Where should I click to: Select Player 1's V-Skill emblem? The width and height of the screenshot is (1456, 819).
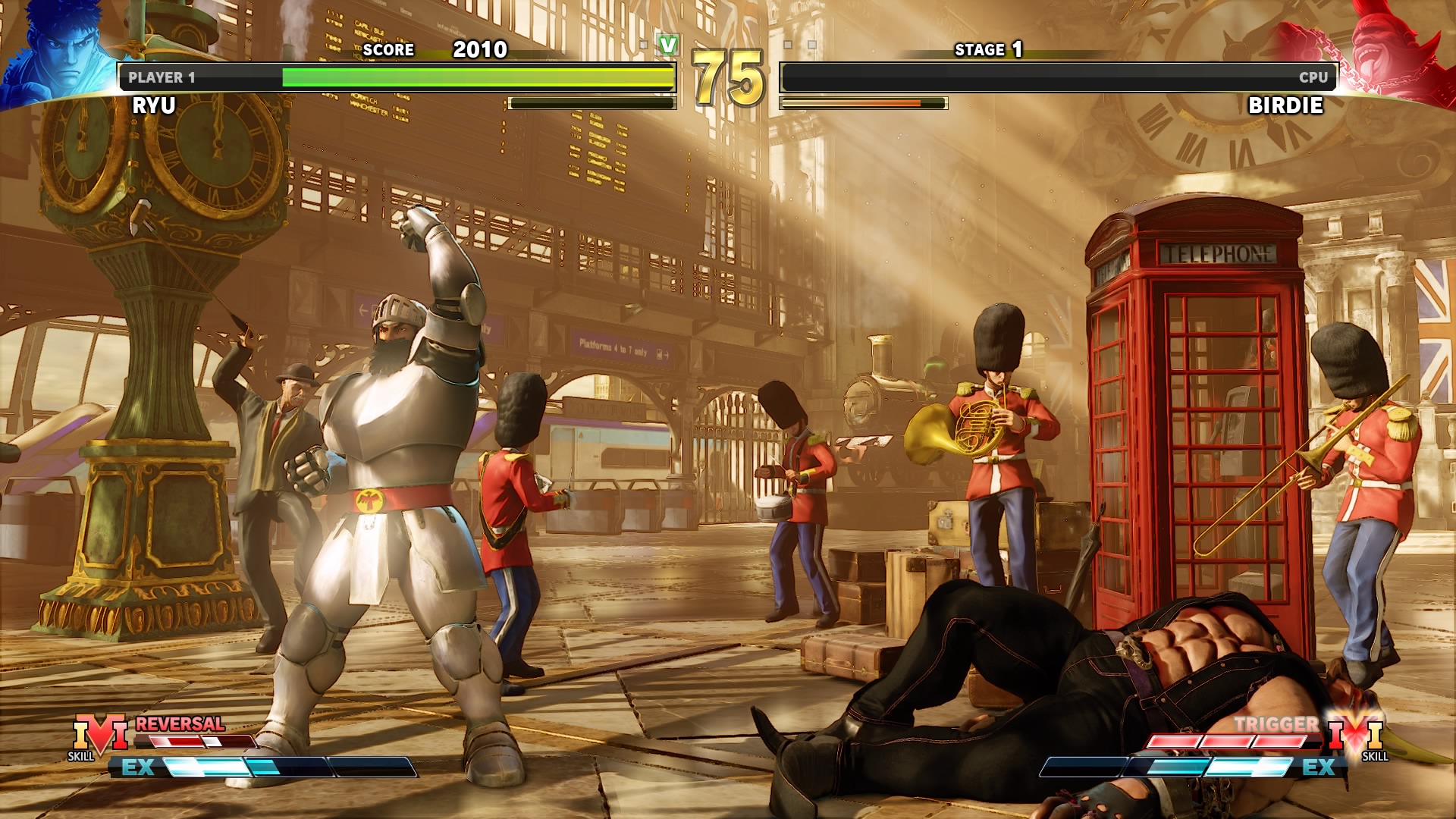(x=99, y=736)
